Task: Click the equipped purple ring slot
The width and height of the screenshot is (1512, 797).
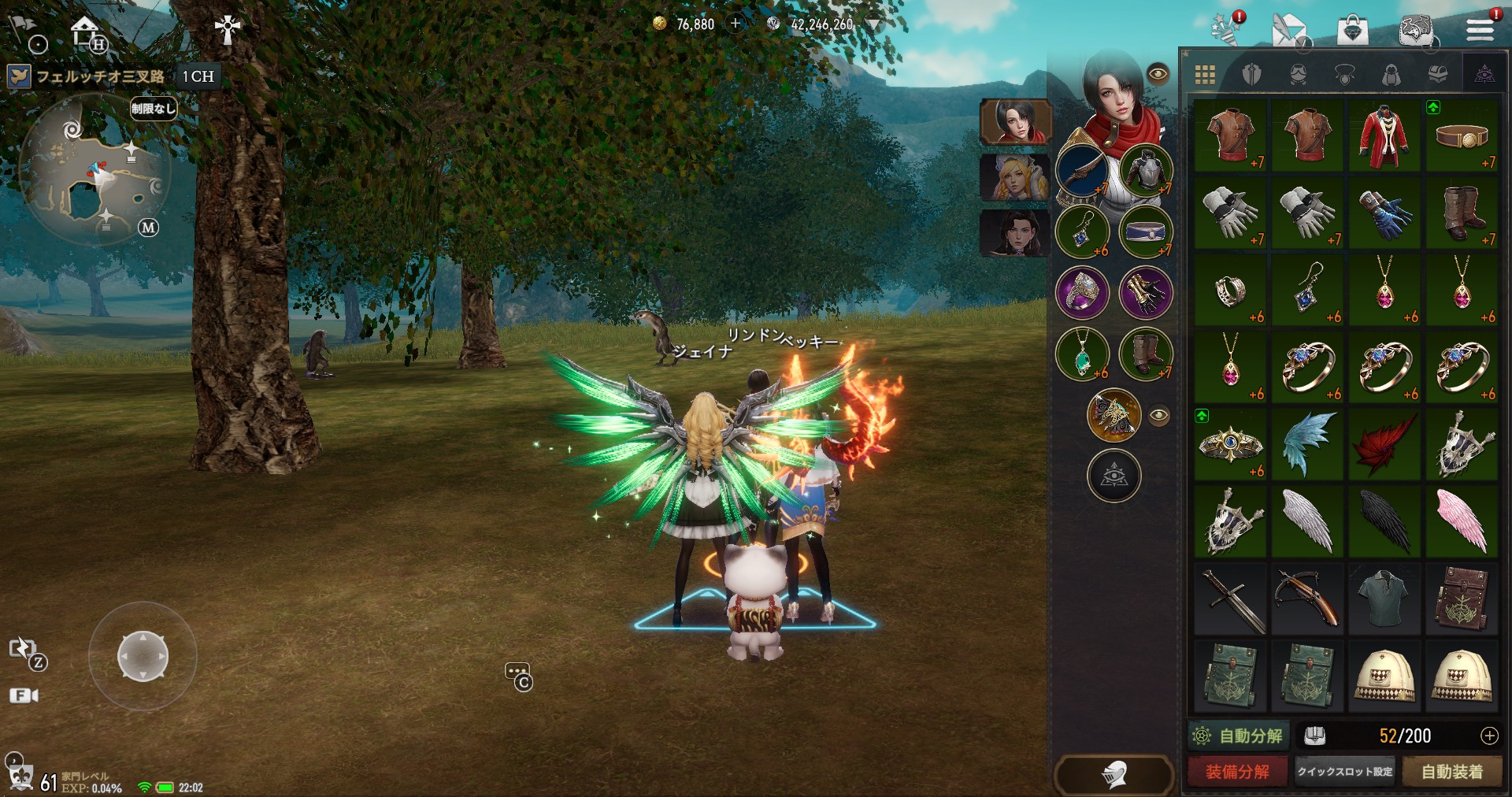Action: pyautogui.click(x=1082, y=292)
